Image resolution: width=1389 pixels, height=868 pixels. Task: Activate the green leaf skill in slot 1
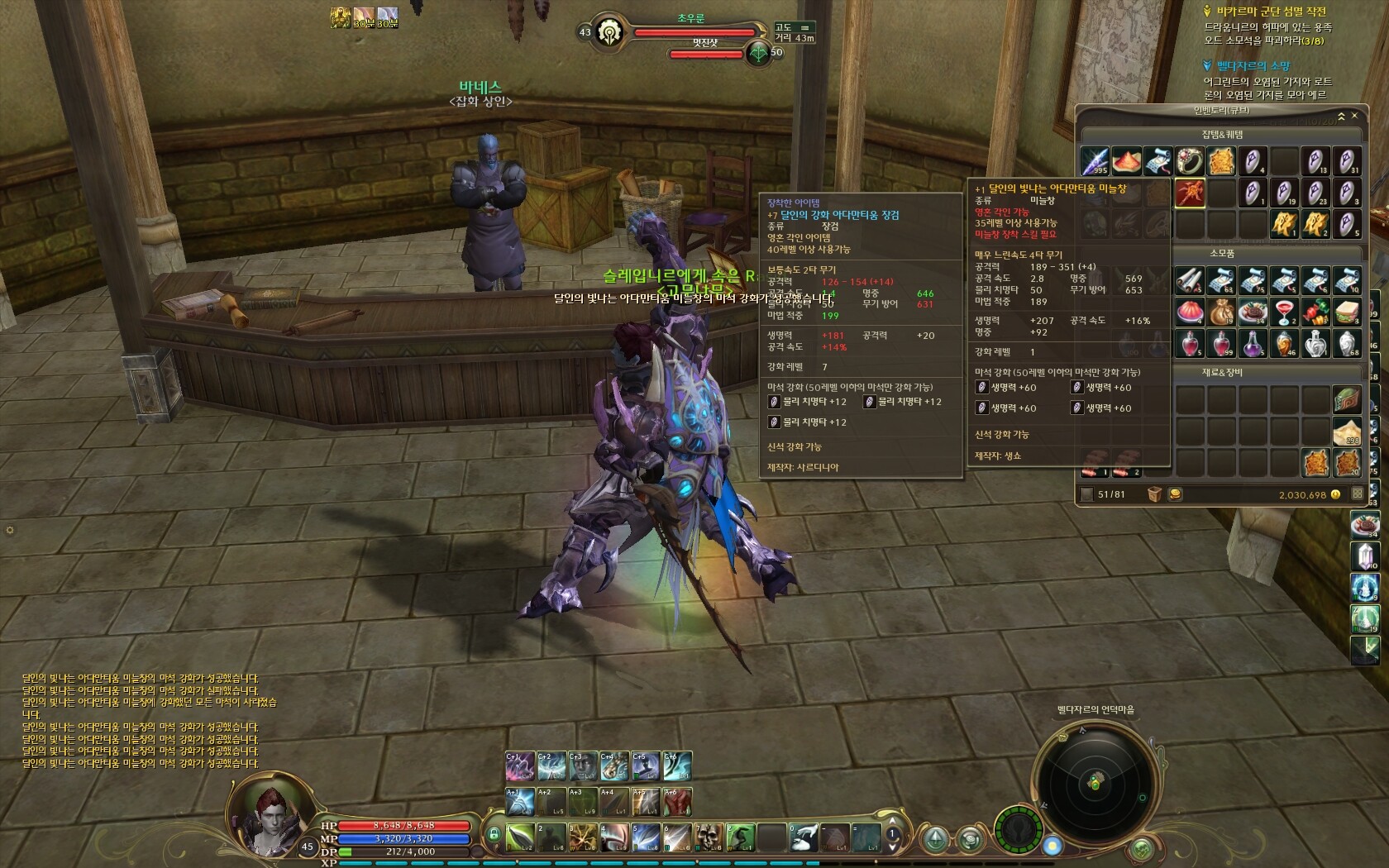pyautogui.click(x=519, y=837)
